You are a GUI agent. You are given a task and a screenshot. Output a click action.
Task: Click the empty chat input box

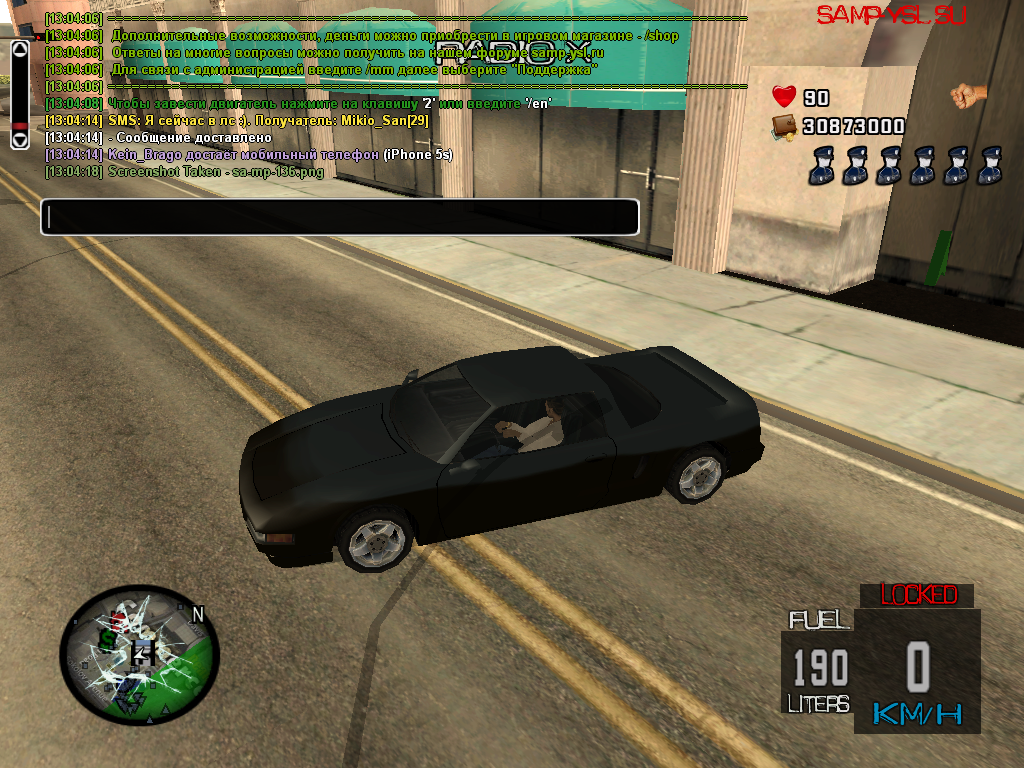coord(340,217)
